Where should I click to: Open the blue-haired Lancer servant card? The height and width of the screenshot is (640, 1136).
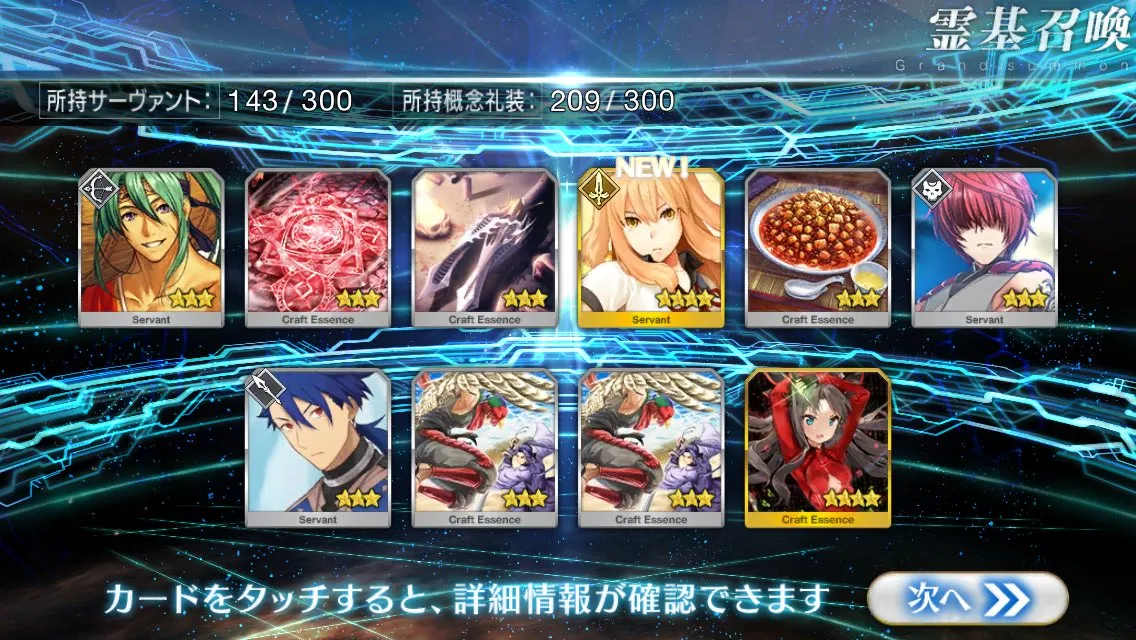[317, 448]
